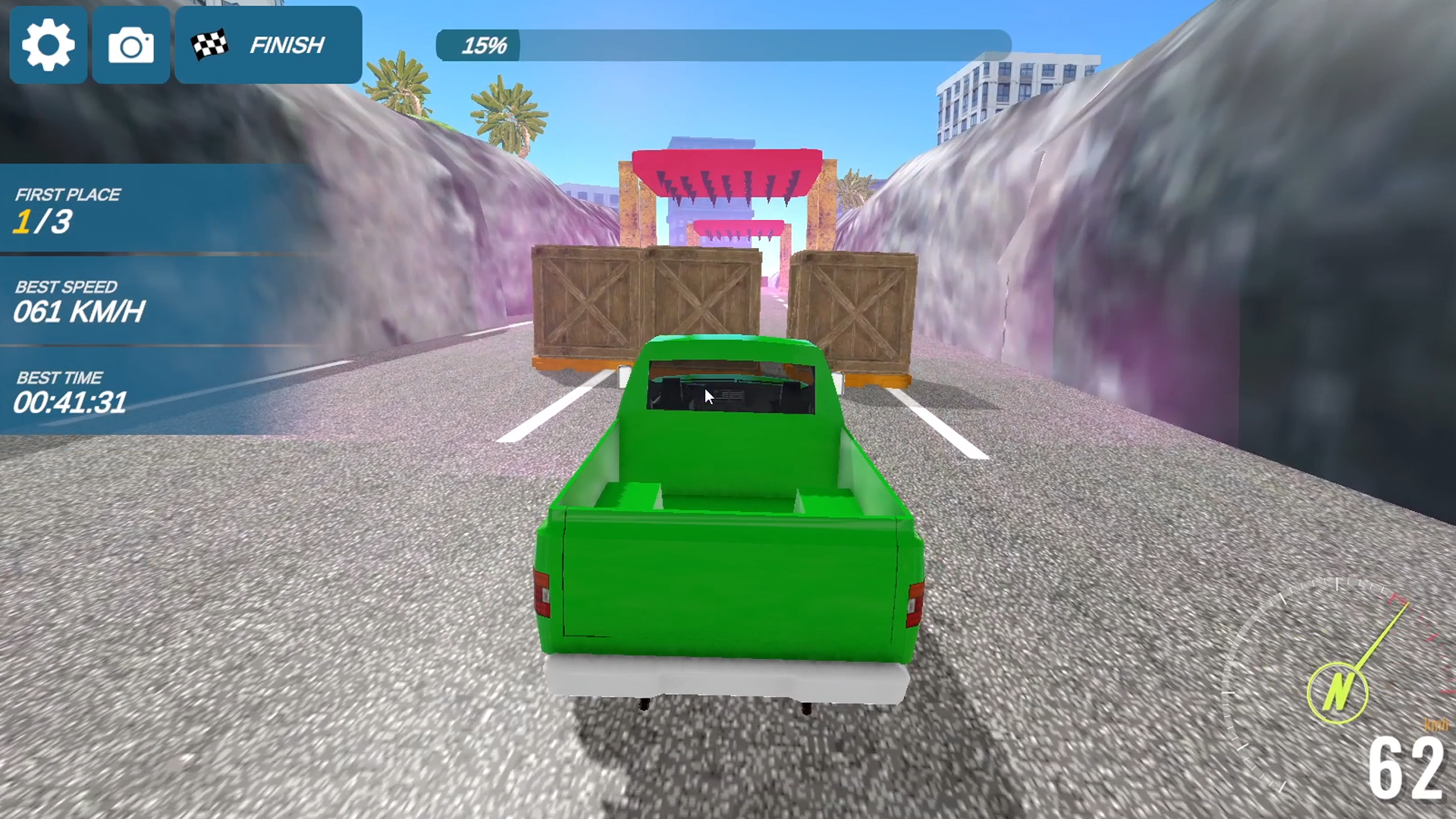
Task: Select the camera icon next to settings
Action: coord(130,45)
